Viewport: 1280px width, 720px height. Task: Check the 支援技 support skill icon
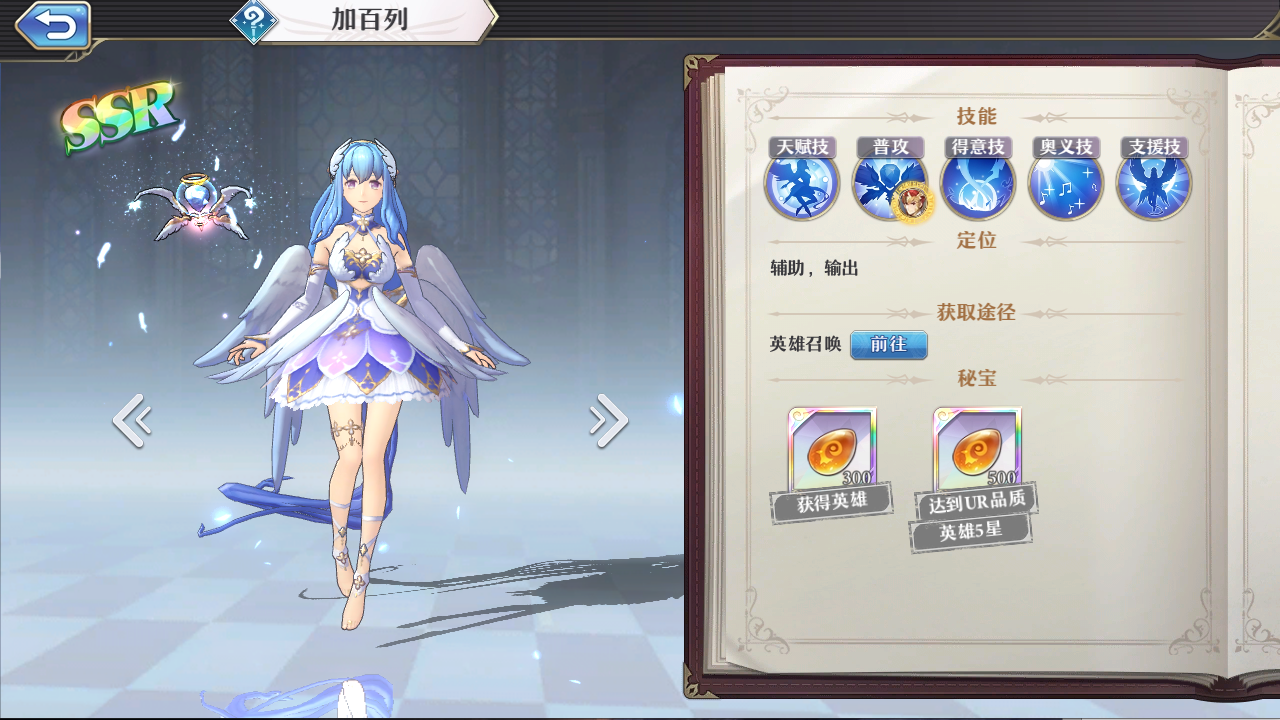pos(1152,185)
